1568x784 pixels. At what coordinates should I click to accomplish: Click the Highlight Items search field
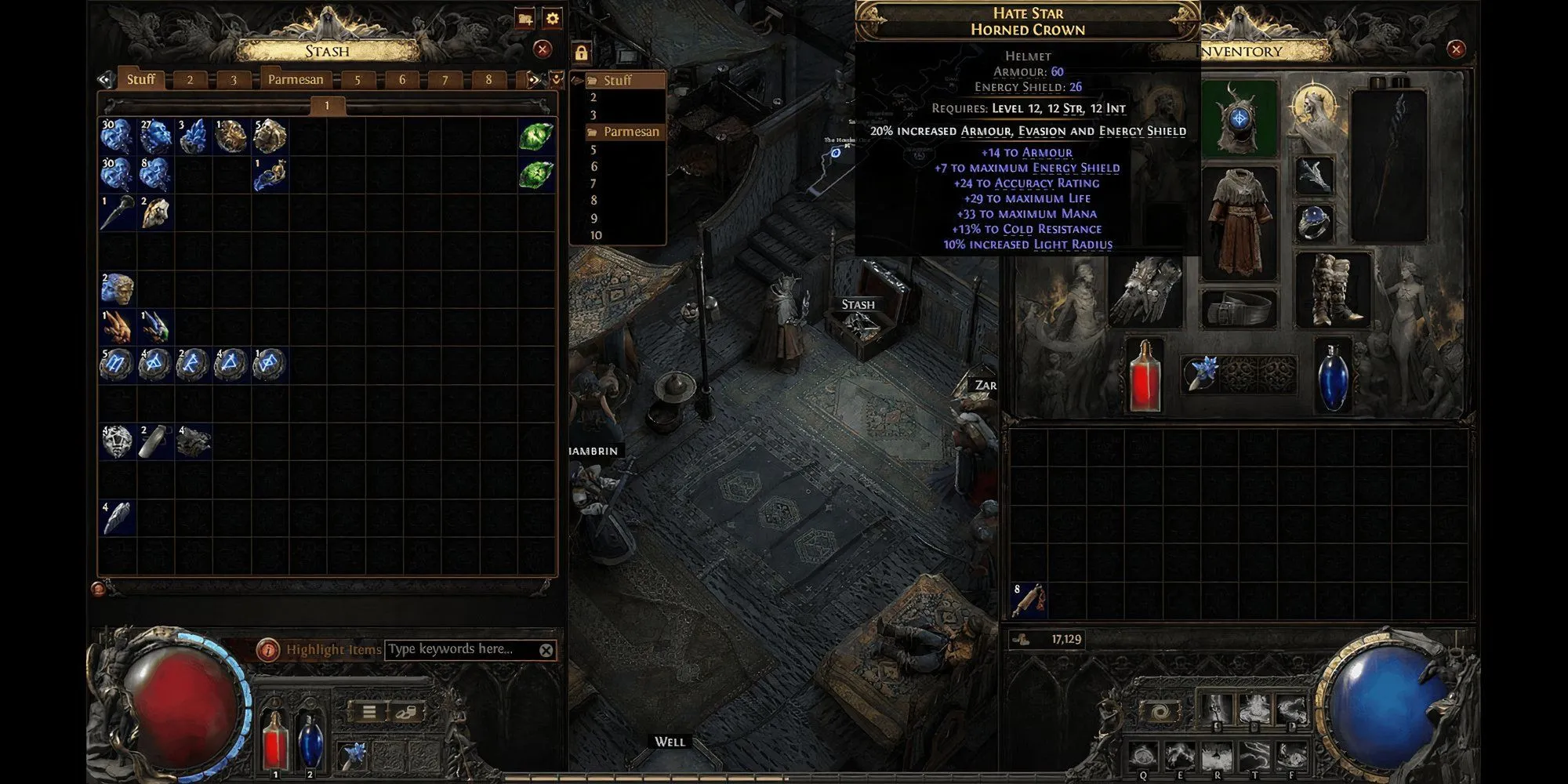[460, 649]
